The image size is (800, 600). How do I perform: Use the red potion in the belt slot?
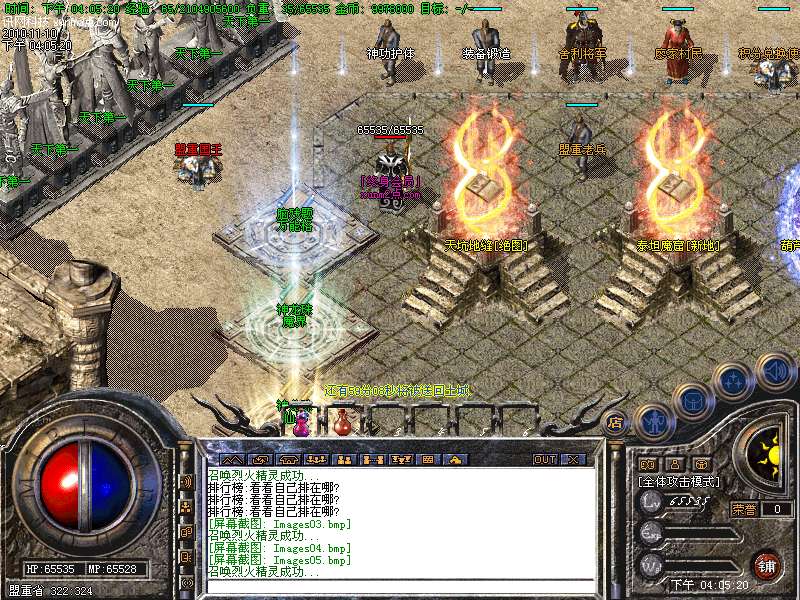[343, 421]
